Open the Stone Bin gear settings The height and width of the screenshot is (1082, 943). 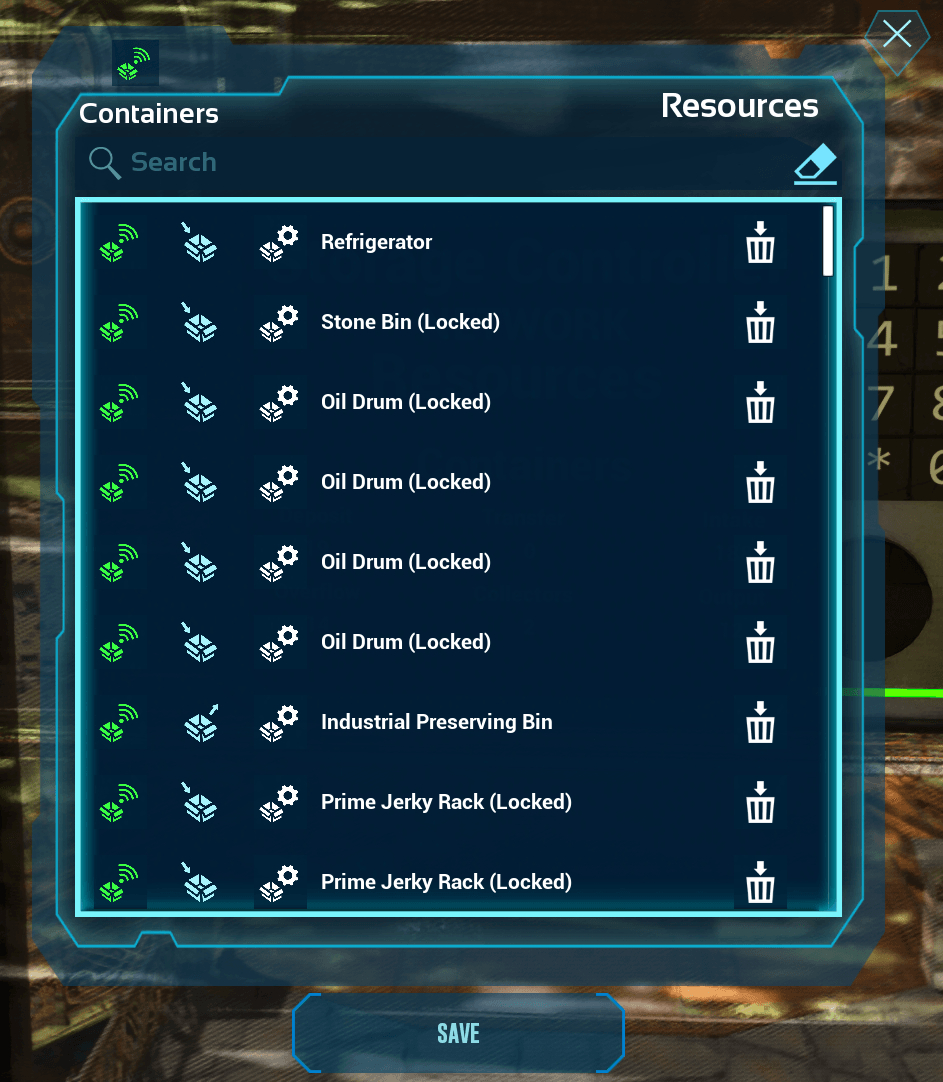pyautogui.click(x=279, y=322)
